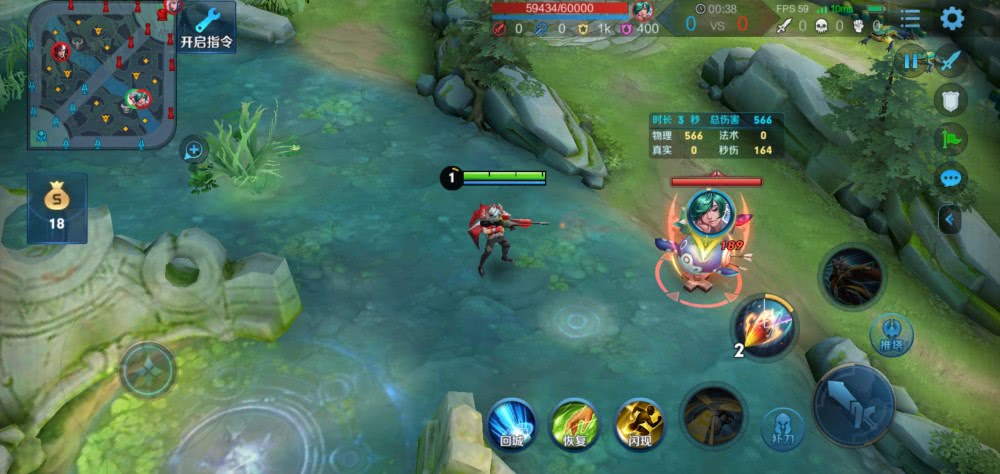Click the magnifier plus button beside the minimap
Viewport: 1000px width, 474px height.
[193, 151]
